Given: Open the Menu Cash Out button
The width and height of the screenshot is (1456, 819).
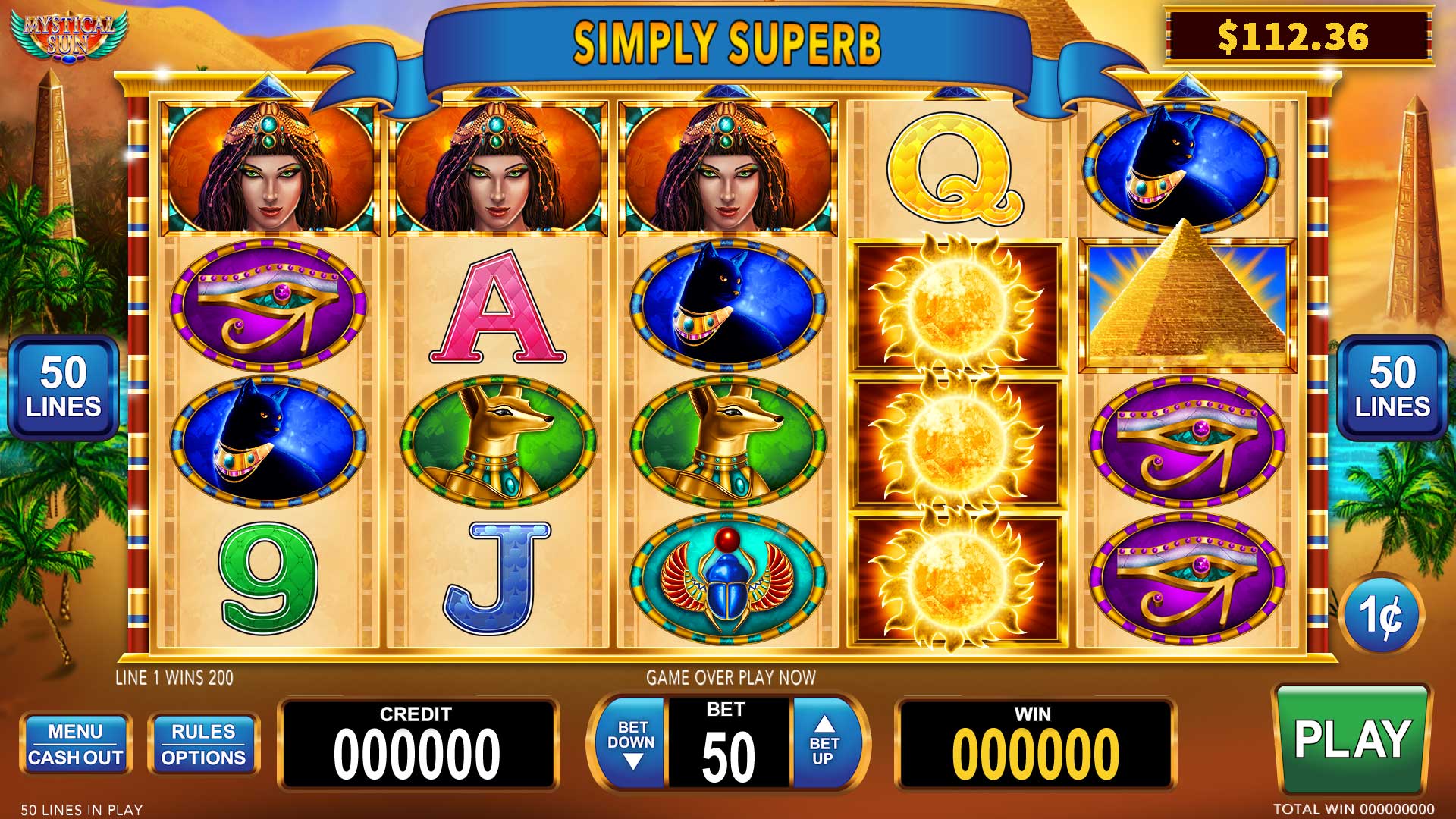Looking at the screenshot, I should (75, 744).
